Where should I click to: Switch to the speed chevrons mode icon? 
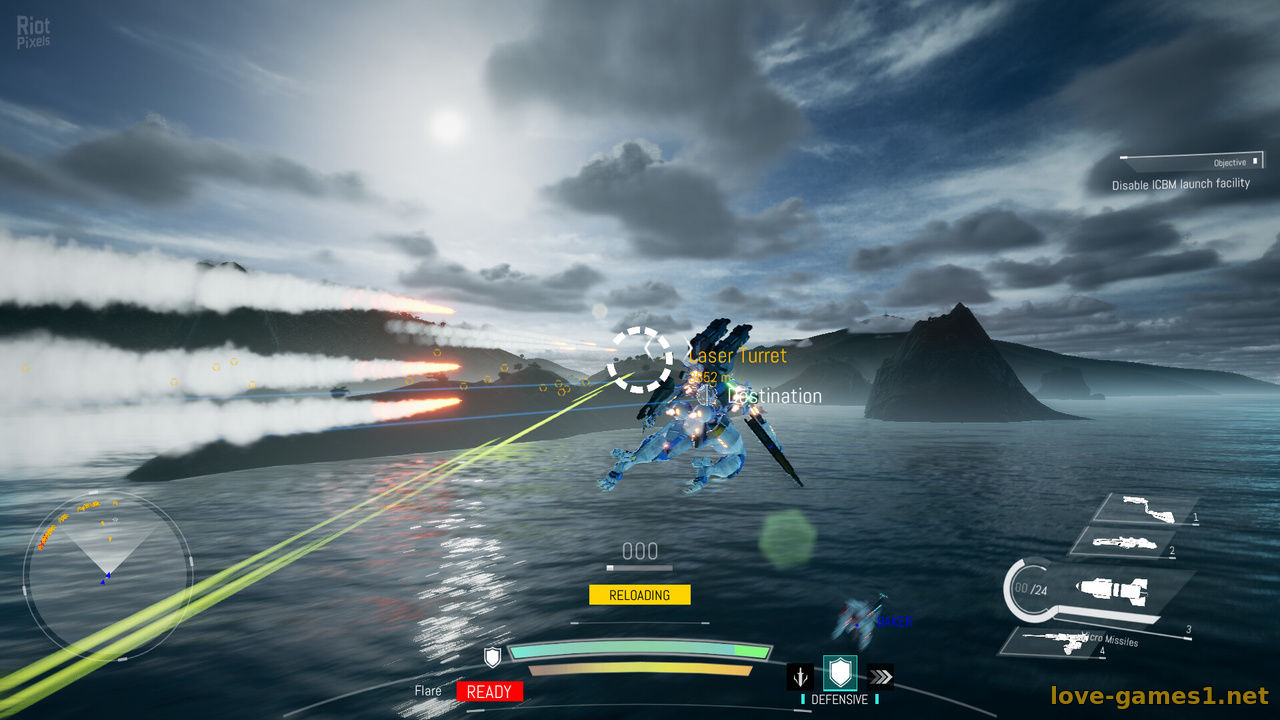[x=880, y=677]
